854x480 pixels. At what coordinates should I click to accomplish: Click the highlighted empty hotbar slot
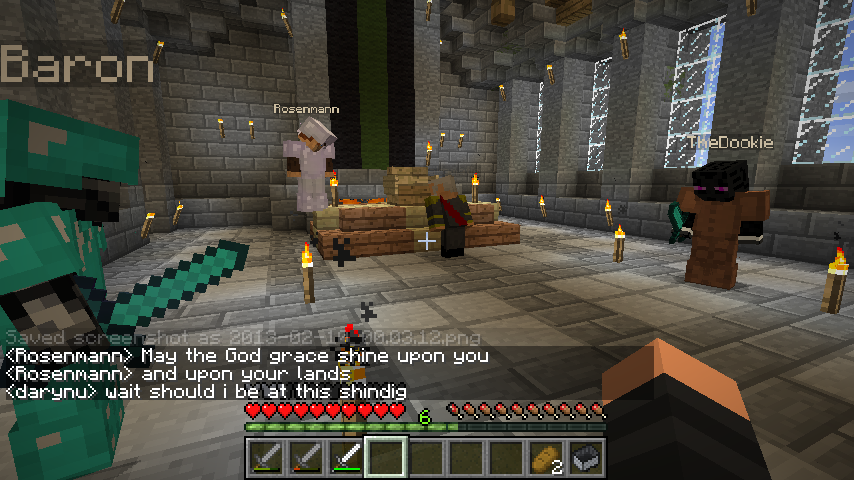pos(385,458)
